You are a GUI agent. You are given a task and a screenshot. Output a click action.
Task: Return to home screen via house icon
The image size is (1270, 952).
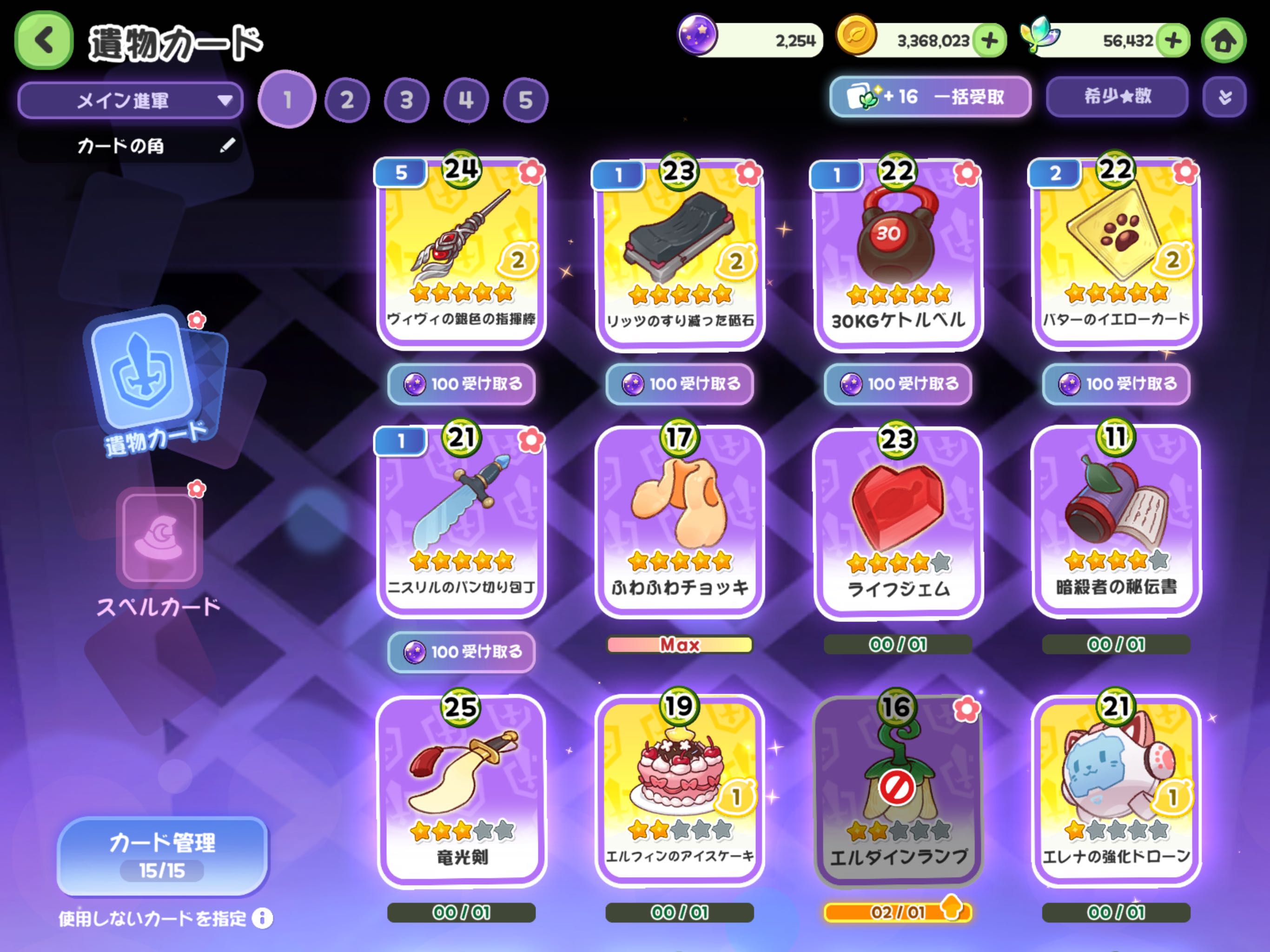click(x=1224, y=41)
